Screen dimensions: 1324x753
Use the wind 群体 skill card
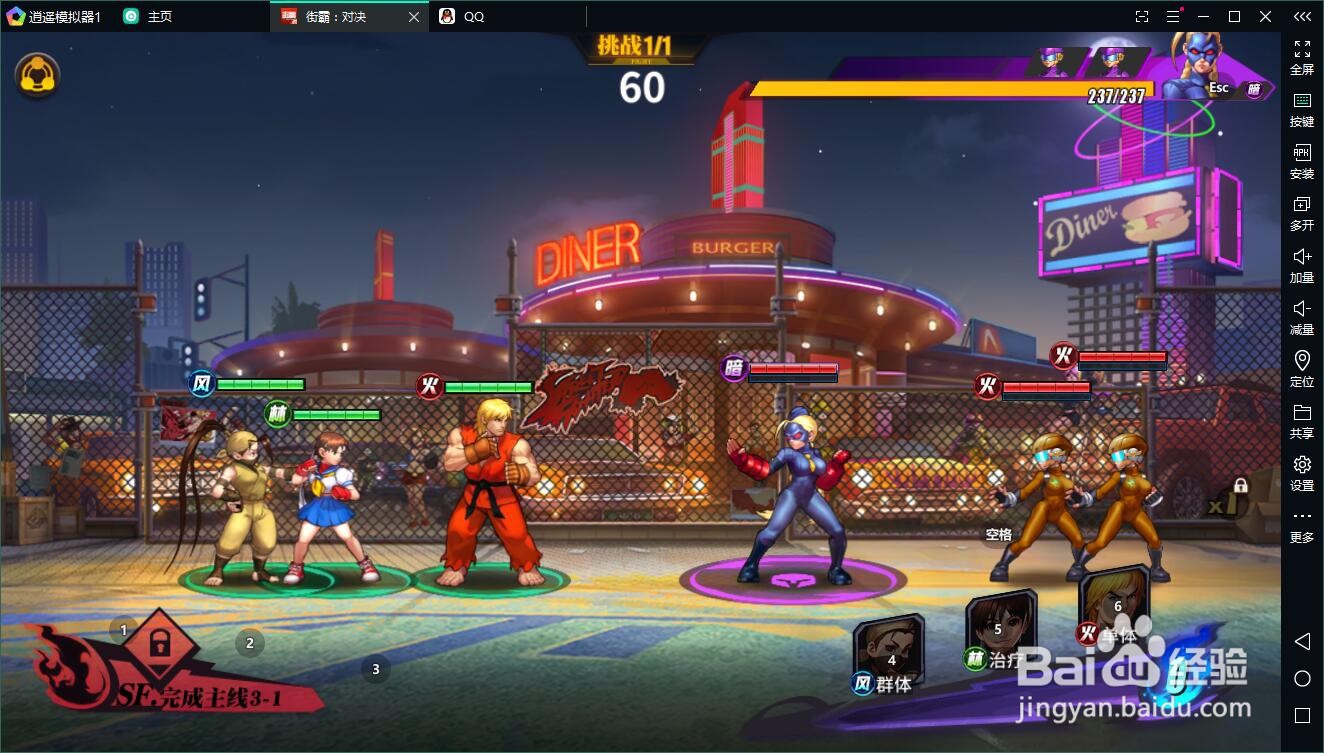pyautogui.click(x=888, y=654)
